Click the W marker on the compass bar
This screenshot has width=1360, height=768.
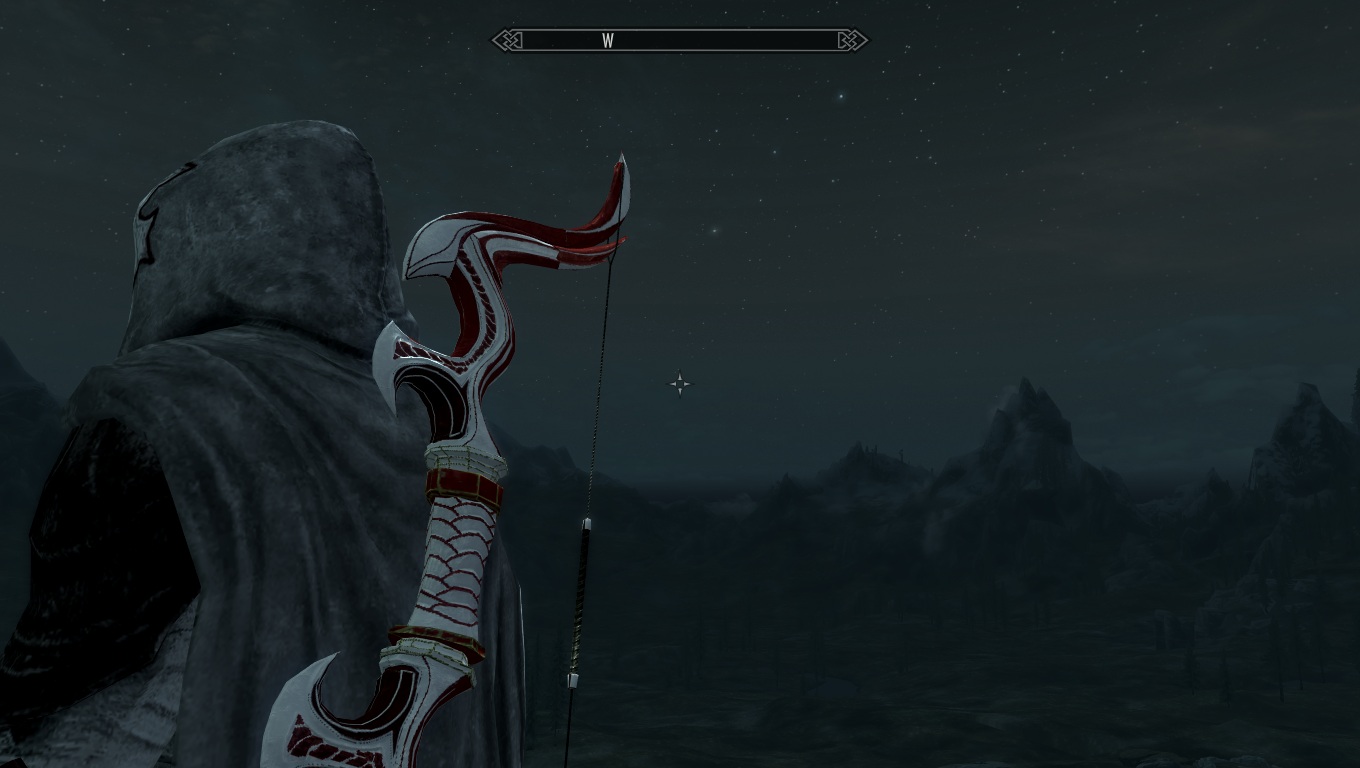point(607,41)
